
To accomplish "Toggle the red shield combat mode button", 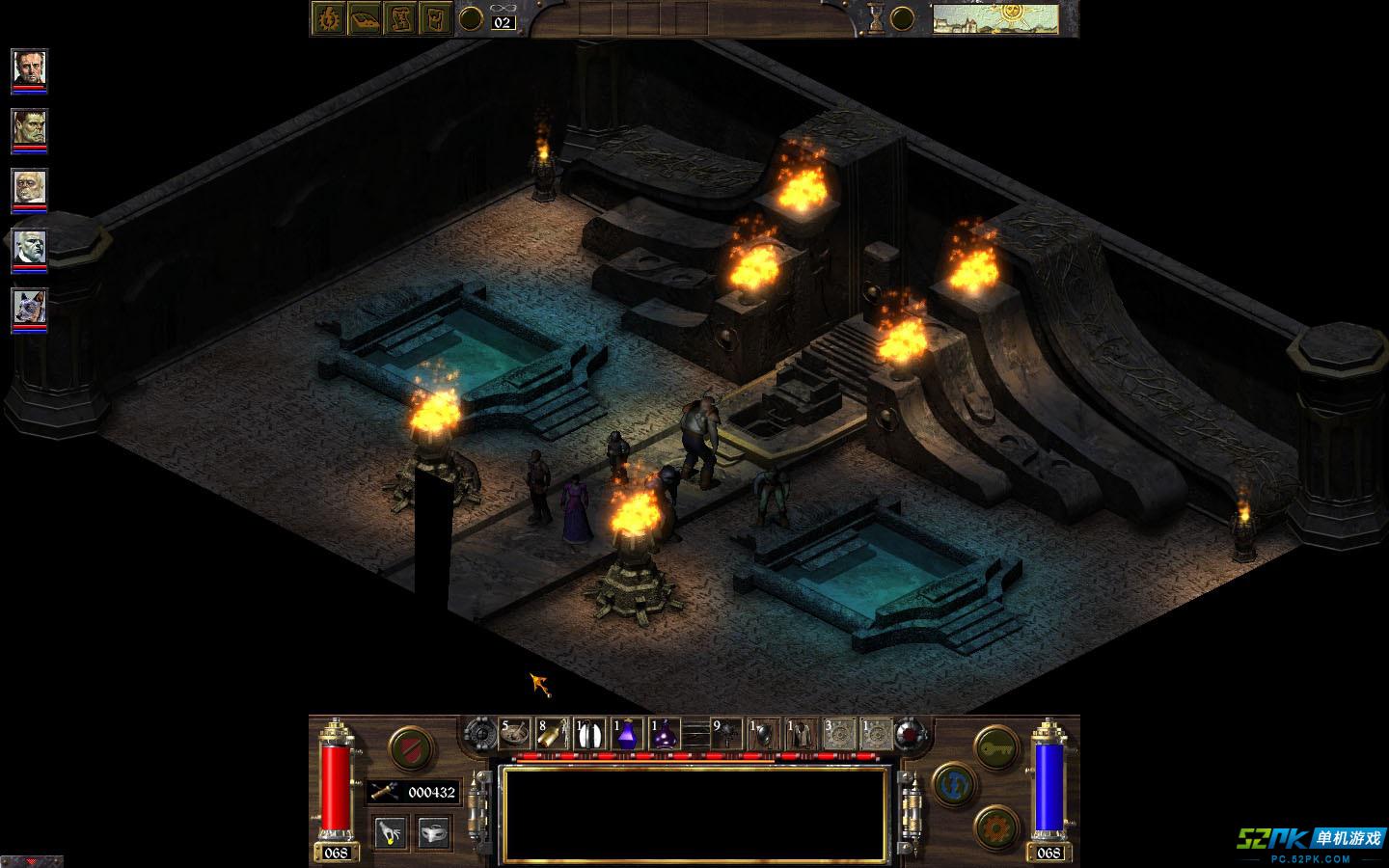I will coord(409,746).
